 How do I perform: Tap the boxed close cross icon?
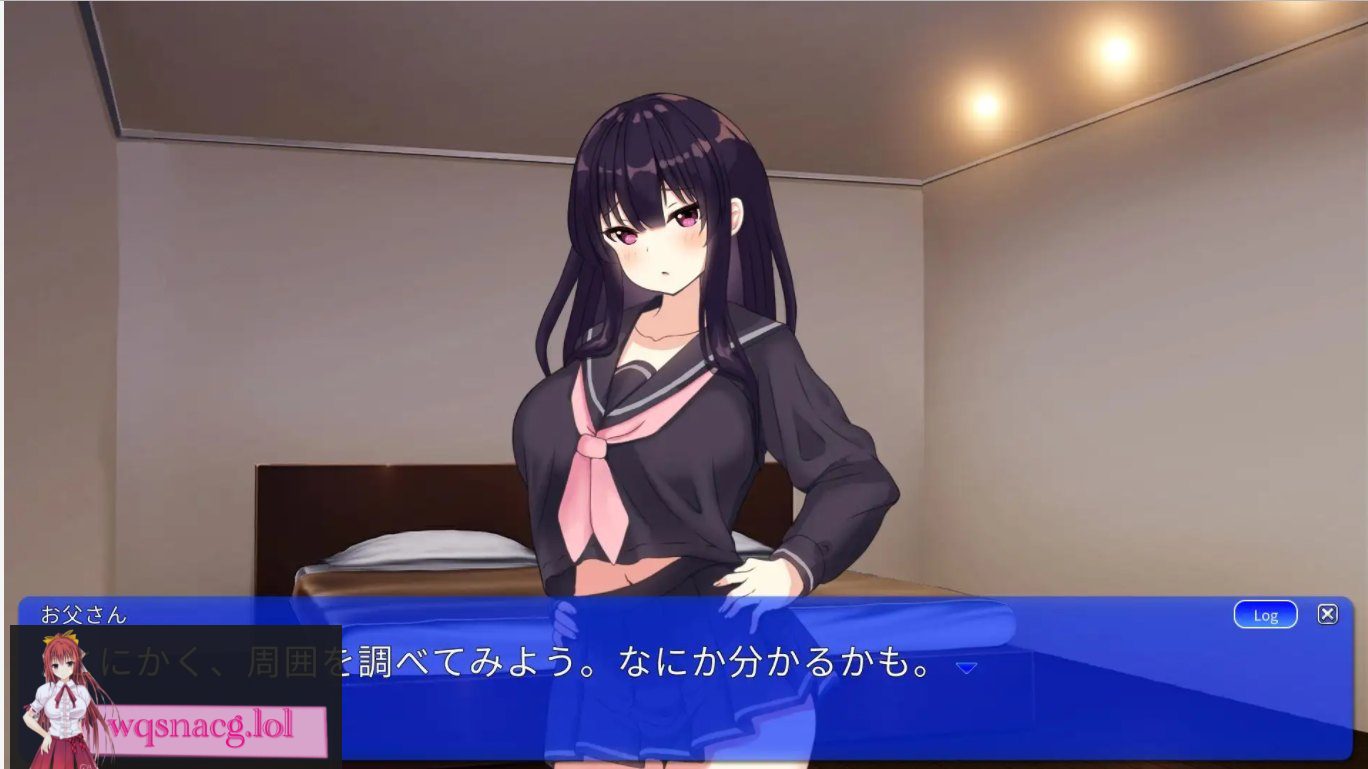click(x=1327, y=613)
